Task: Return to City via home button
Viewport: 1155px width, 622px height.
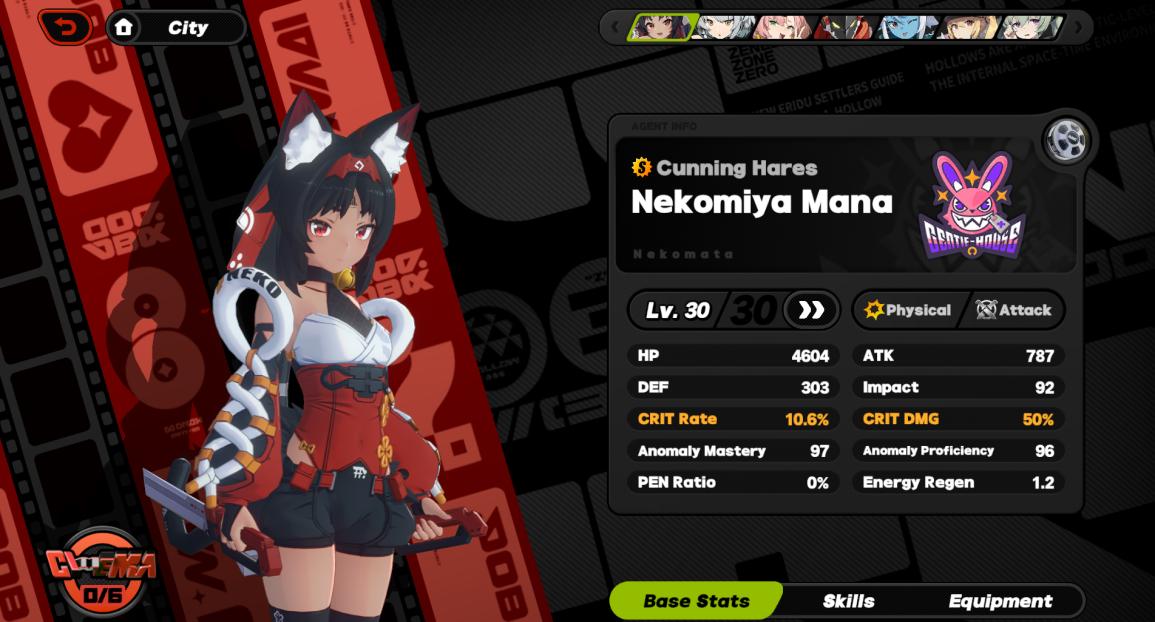Action: click(x=175, y=28)
